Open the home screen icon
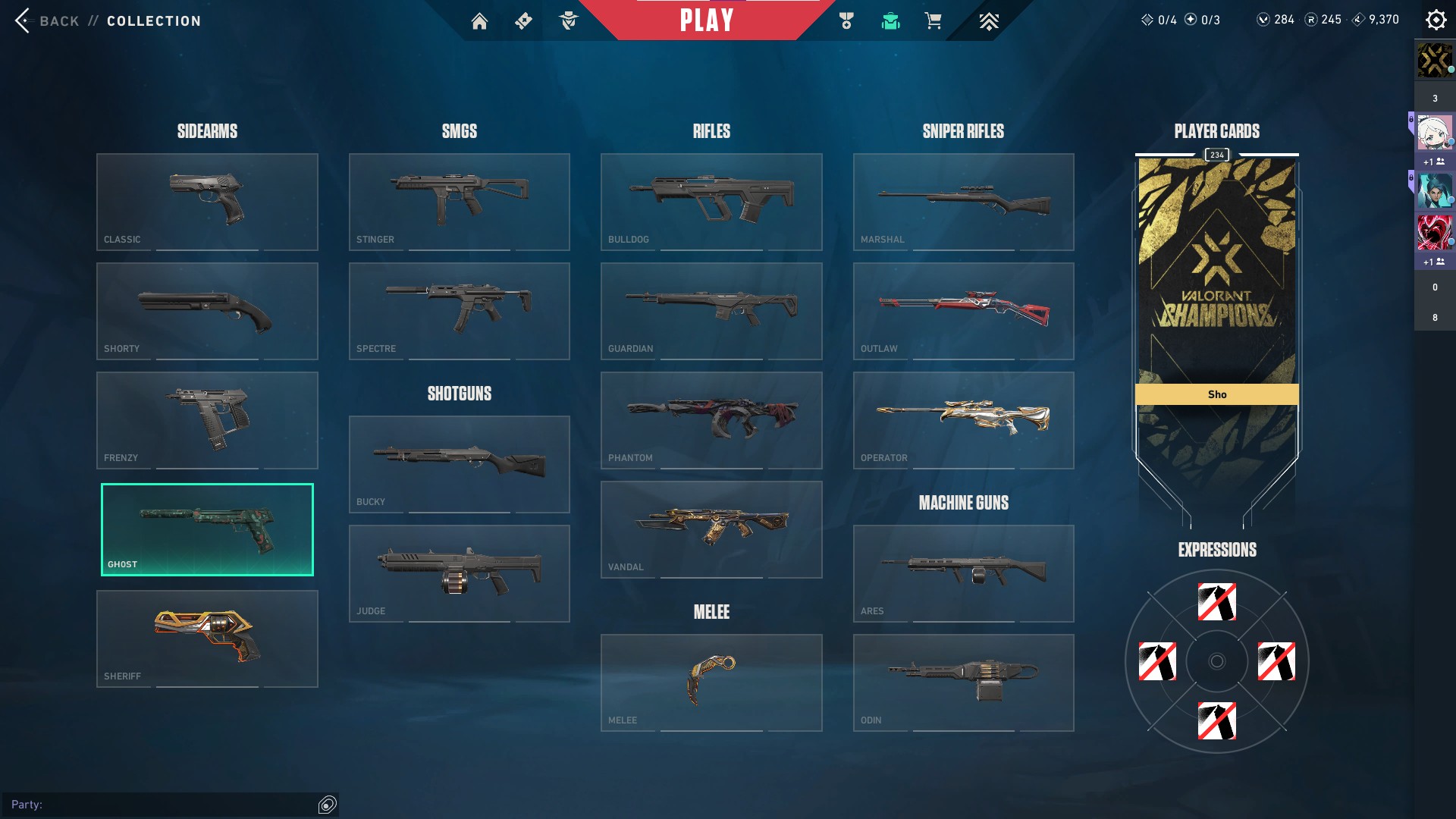 tap(479, 21)
